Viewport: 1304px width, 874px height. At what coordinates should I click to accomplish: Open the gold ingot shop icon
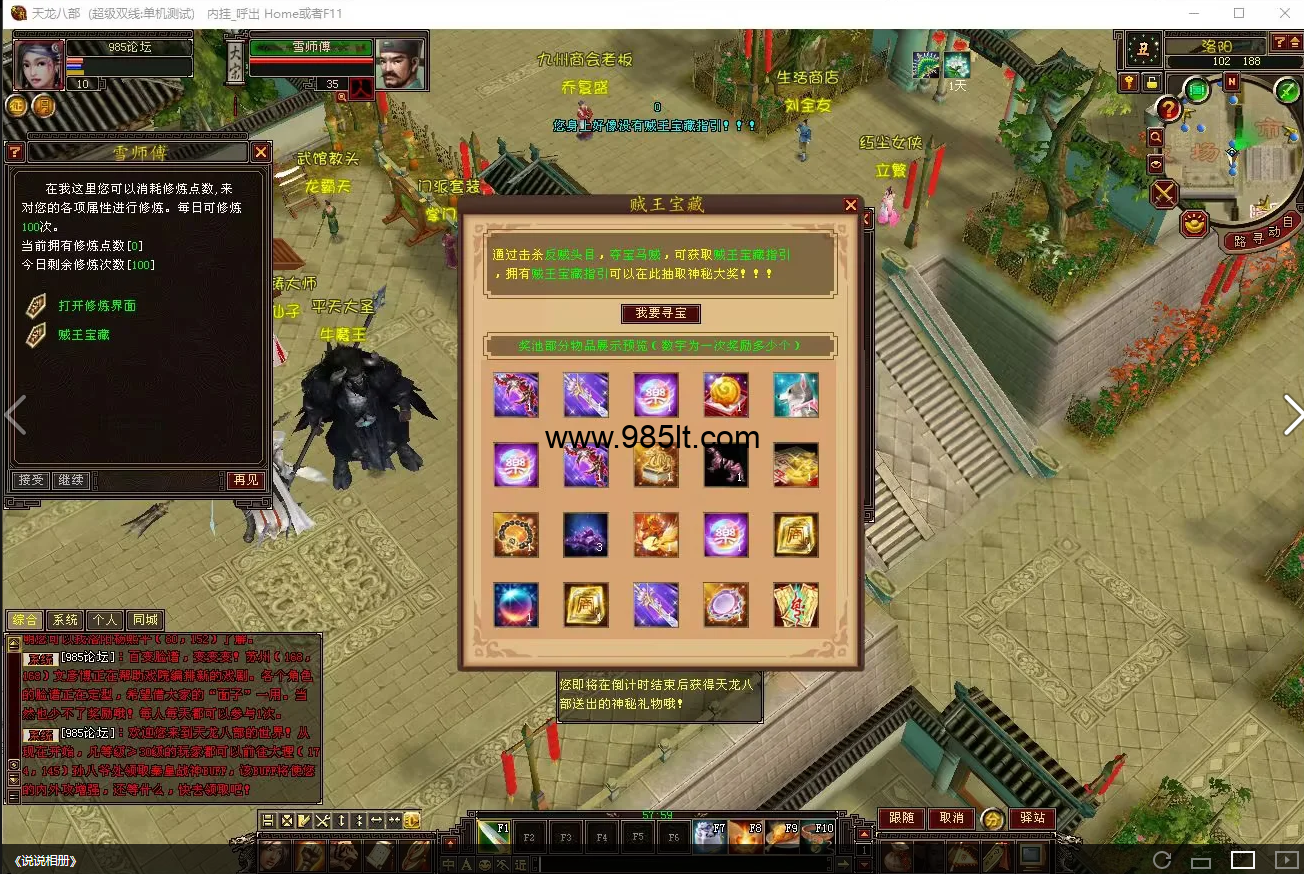coord(1194,224)
